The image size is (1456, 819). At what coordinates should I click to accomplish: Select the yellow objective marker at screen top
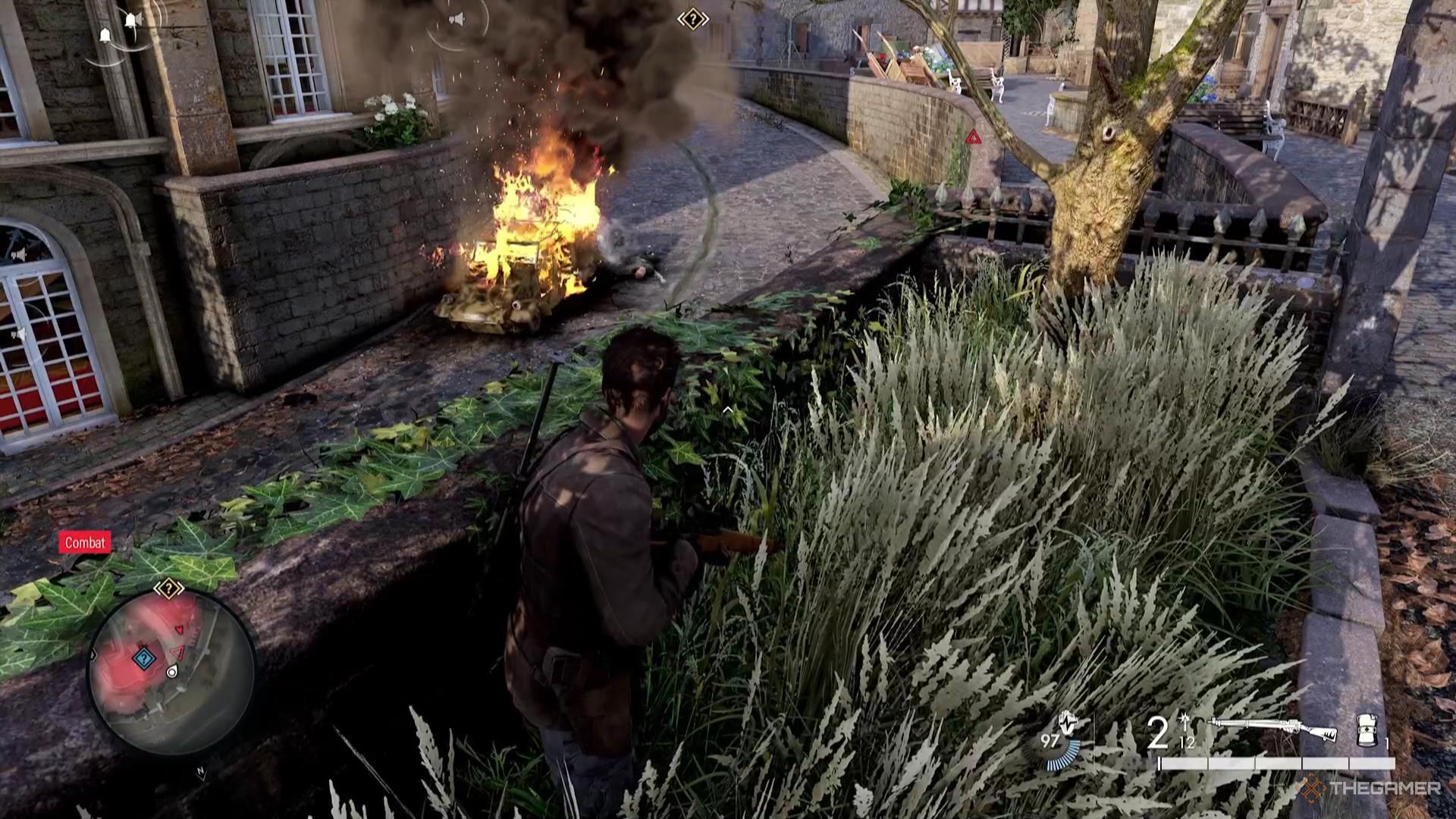(692, 19)
